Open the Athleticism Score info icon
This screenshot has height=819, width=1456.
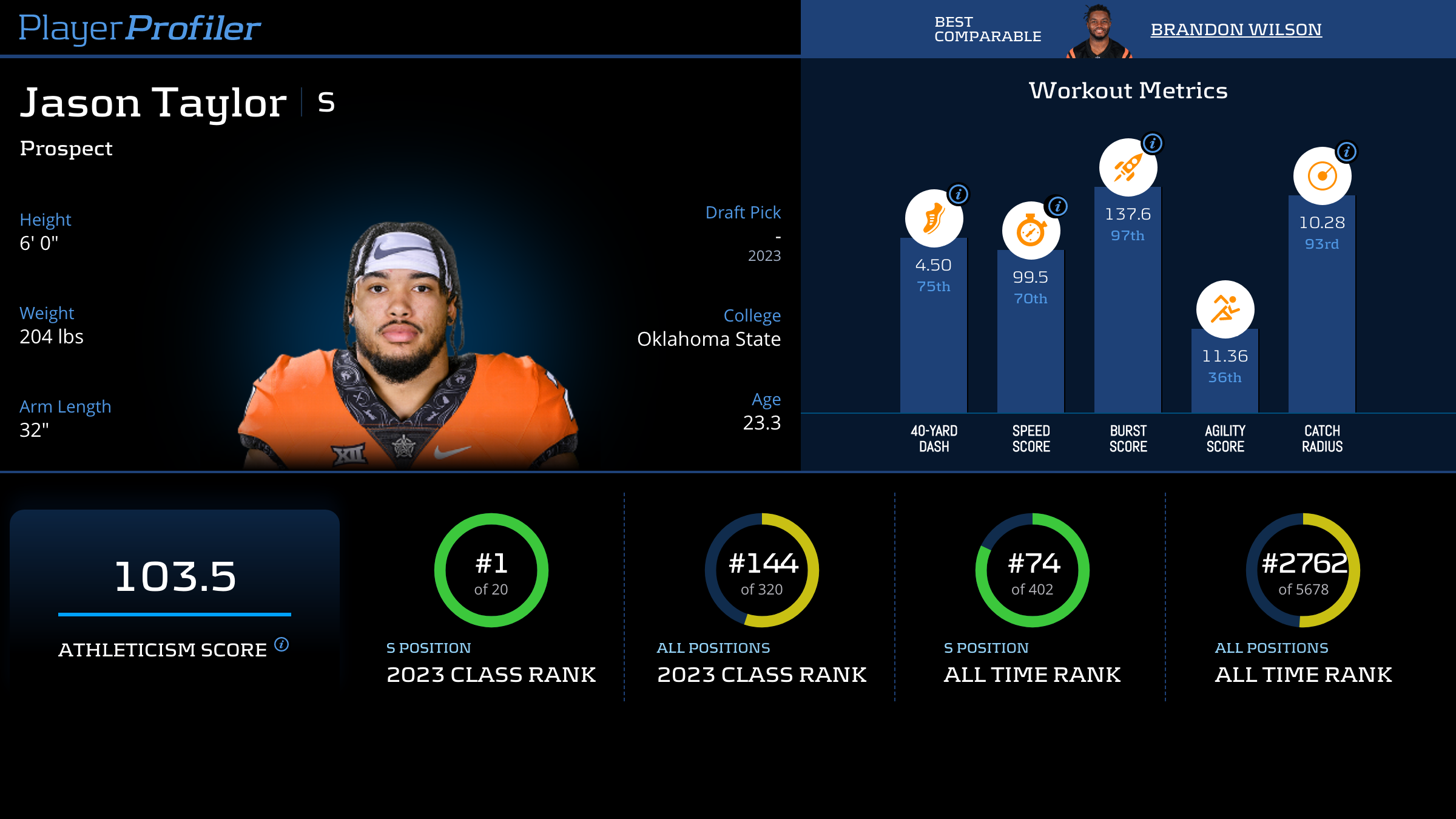click(x=281, y=644)
